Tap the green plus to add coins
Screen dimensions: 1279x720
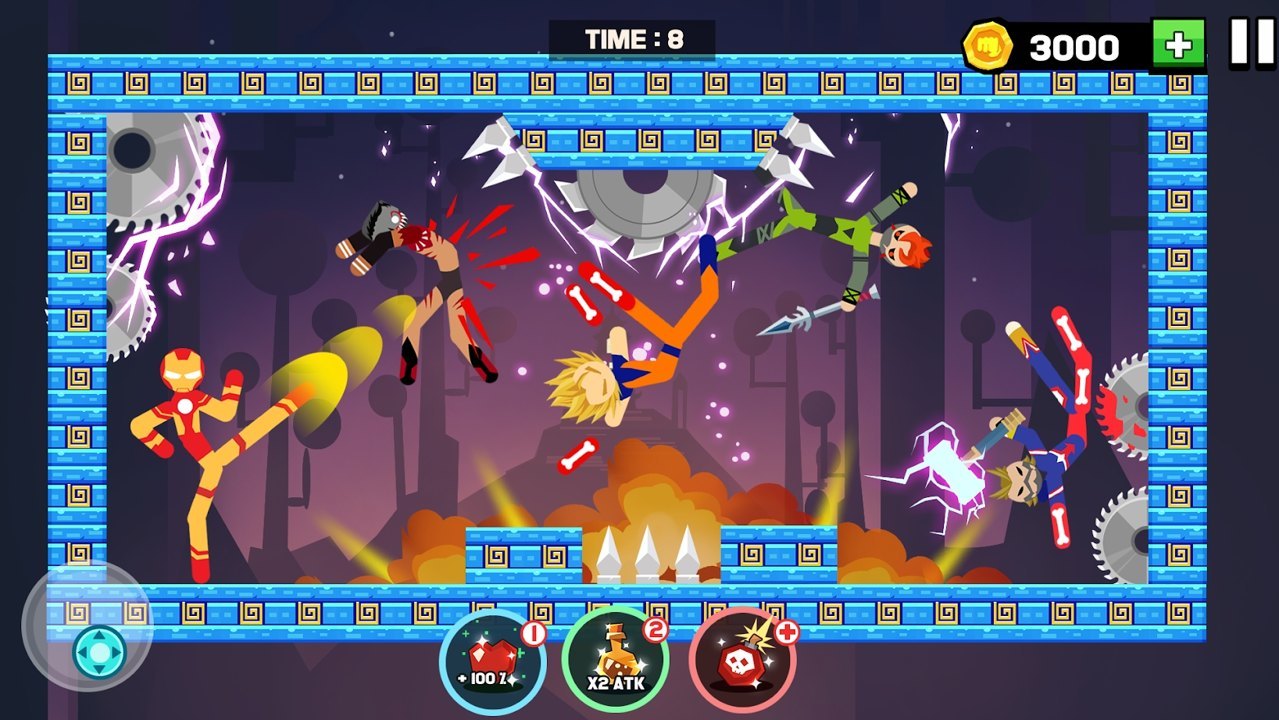tap(1178, 45)
